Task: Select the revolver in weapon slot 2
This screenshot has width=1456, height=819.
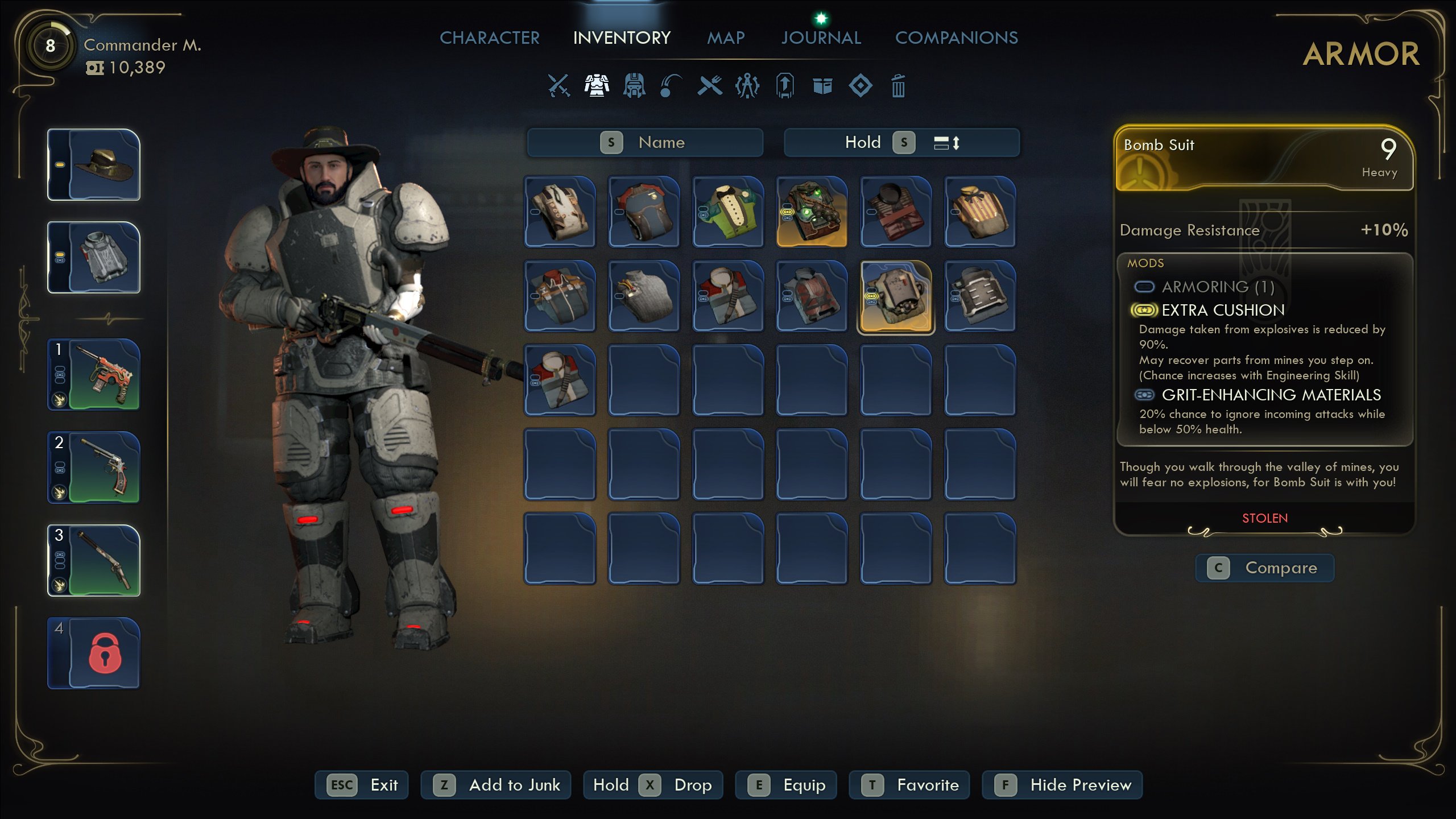Action: click(x=94, y=468)
